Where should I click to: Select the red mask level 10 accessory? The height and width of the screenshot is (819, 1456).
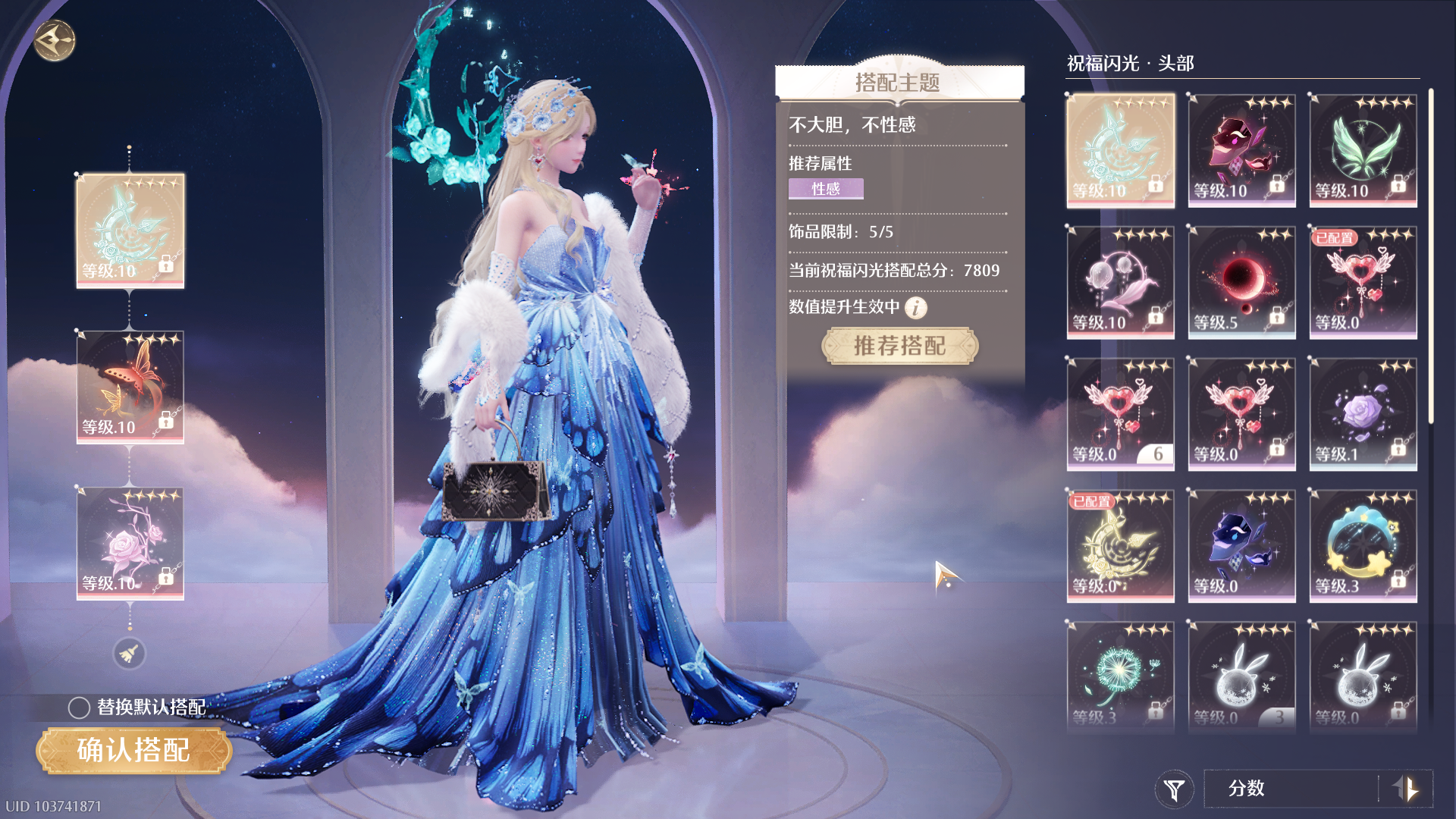pos(1241,150)
